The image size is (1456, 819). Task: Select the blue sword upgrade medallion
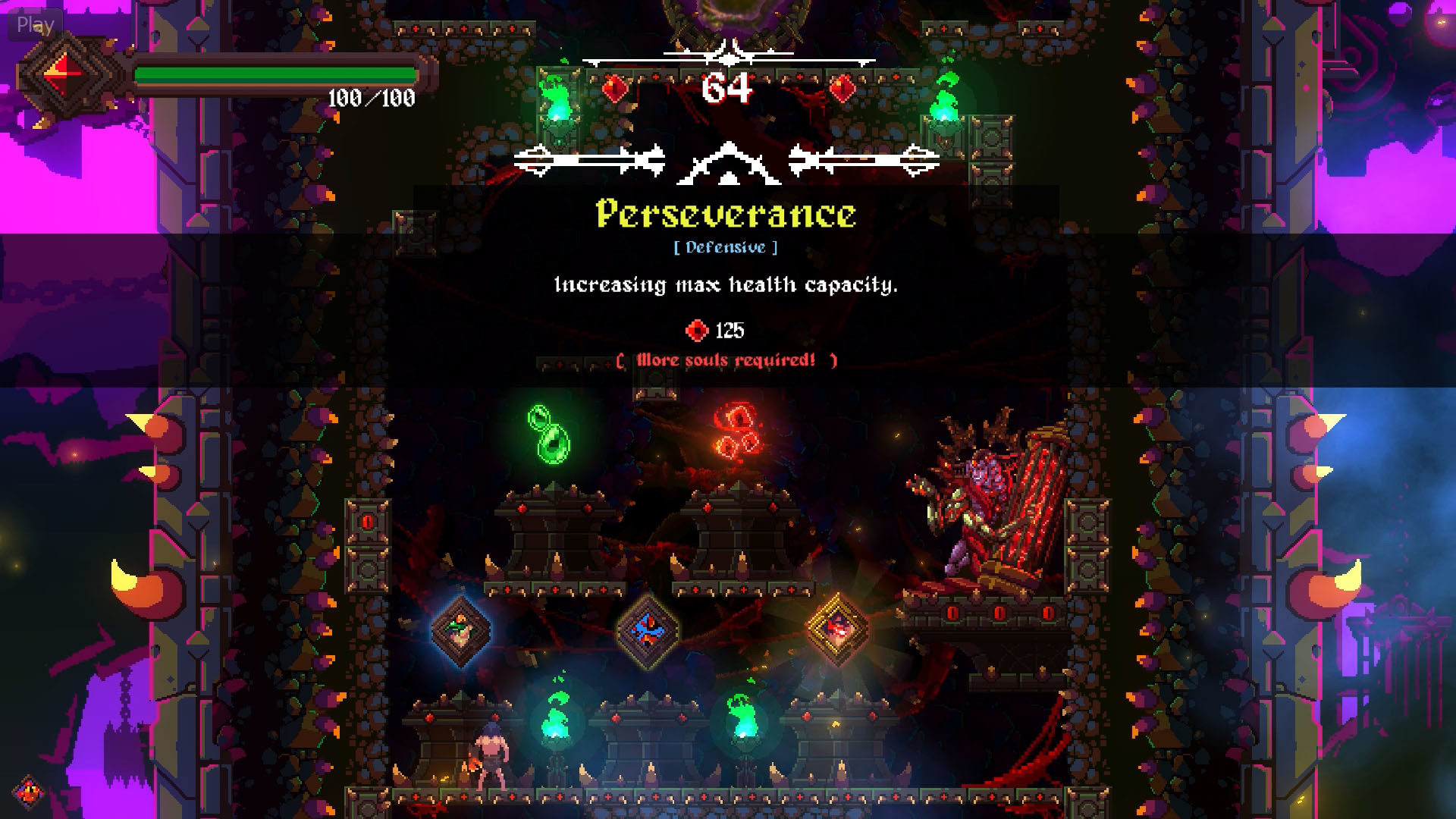648,630
